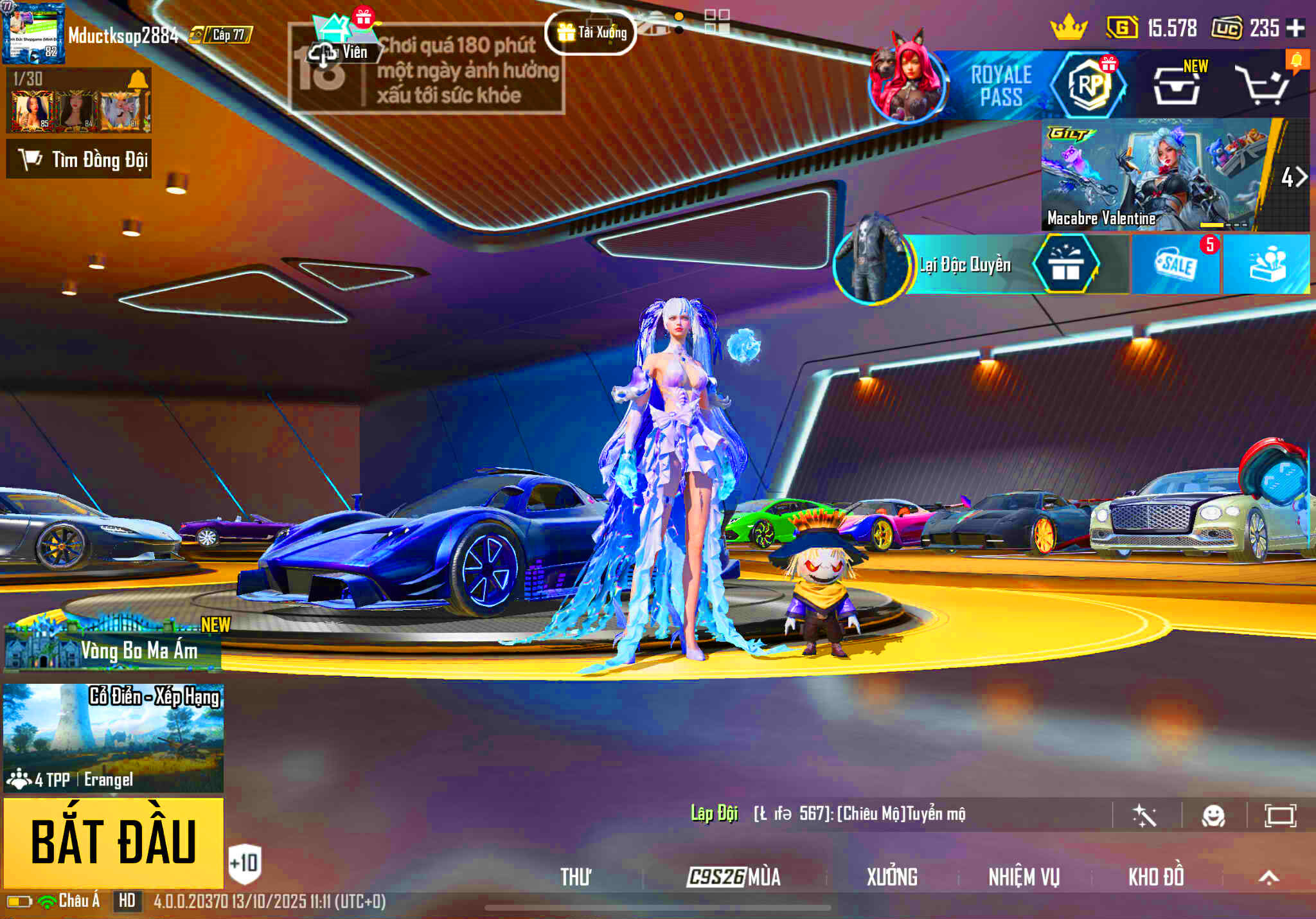
Task: Open the C9S26 MÙA season menu
Action: (734, 877)
